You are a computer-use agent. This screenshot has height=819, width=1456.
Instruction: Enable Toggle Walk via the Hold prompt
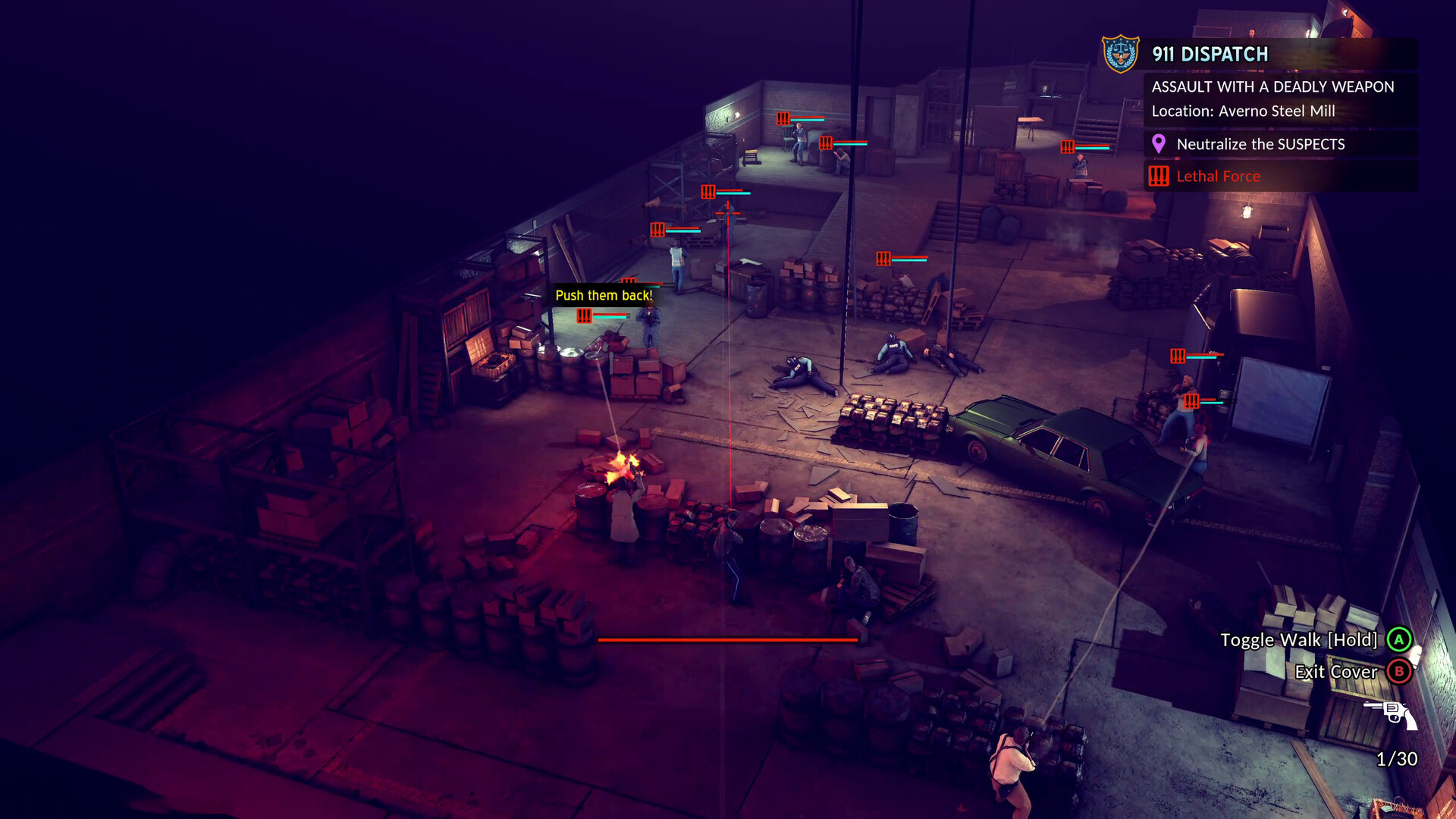click(x=1299, y=640)
